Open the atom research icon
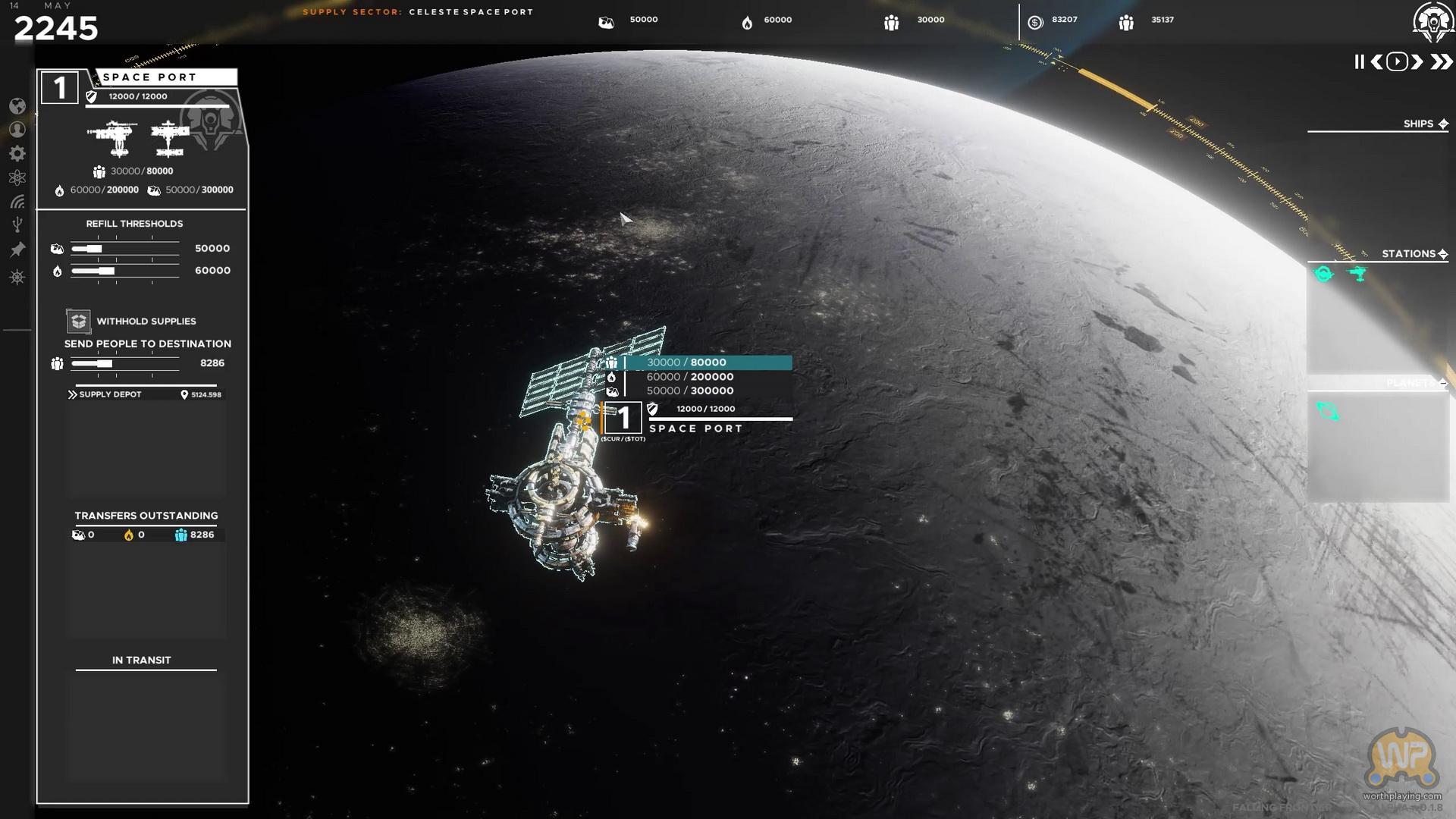The image size is (1456, 819). click(17, 177)
